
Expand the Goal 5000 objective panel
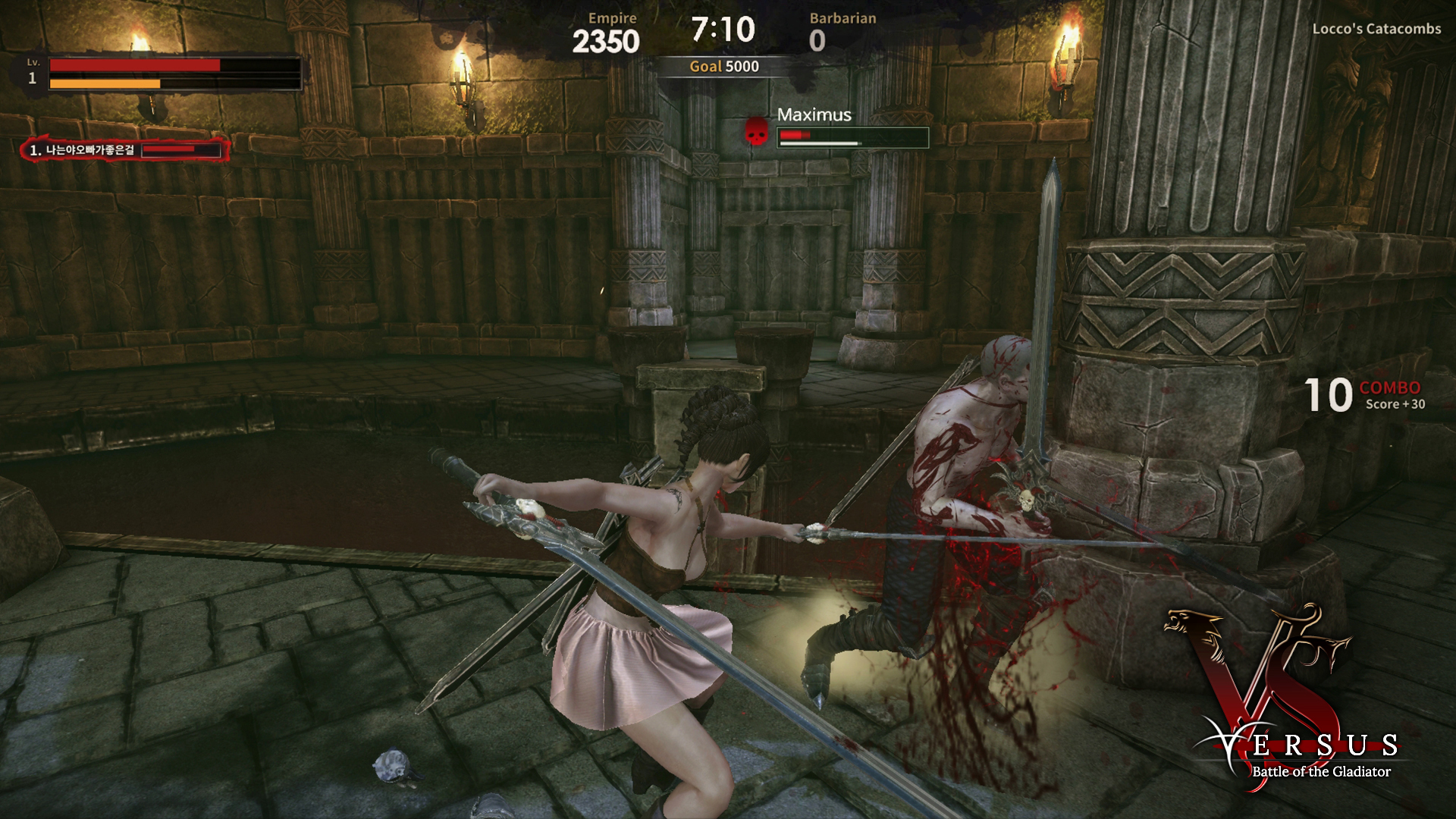point(724,66)
